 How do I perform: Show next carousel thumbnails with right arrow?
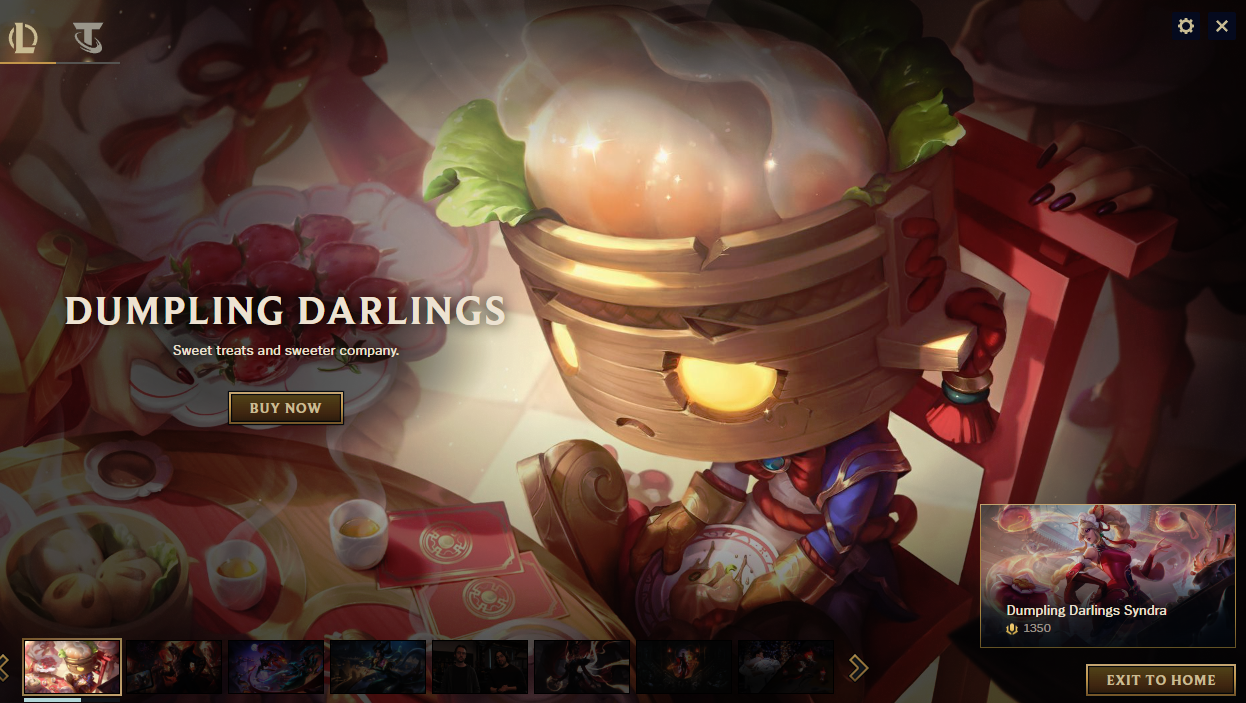click(x=858, y=667)
